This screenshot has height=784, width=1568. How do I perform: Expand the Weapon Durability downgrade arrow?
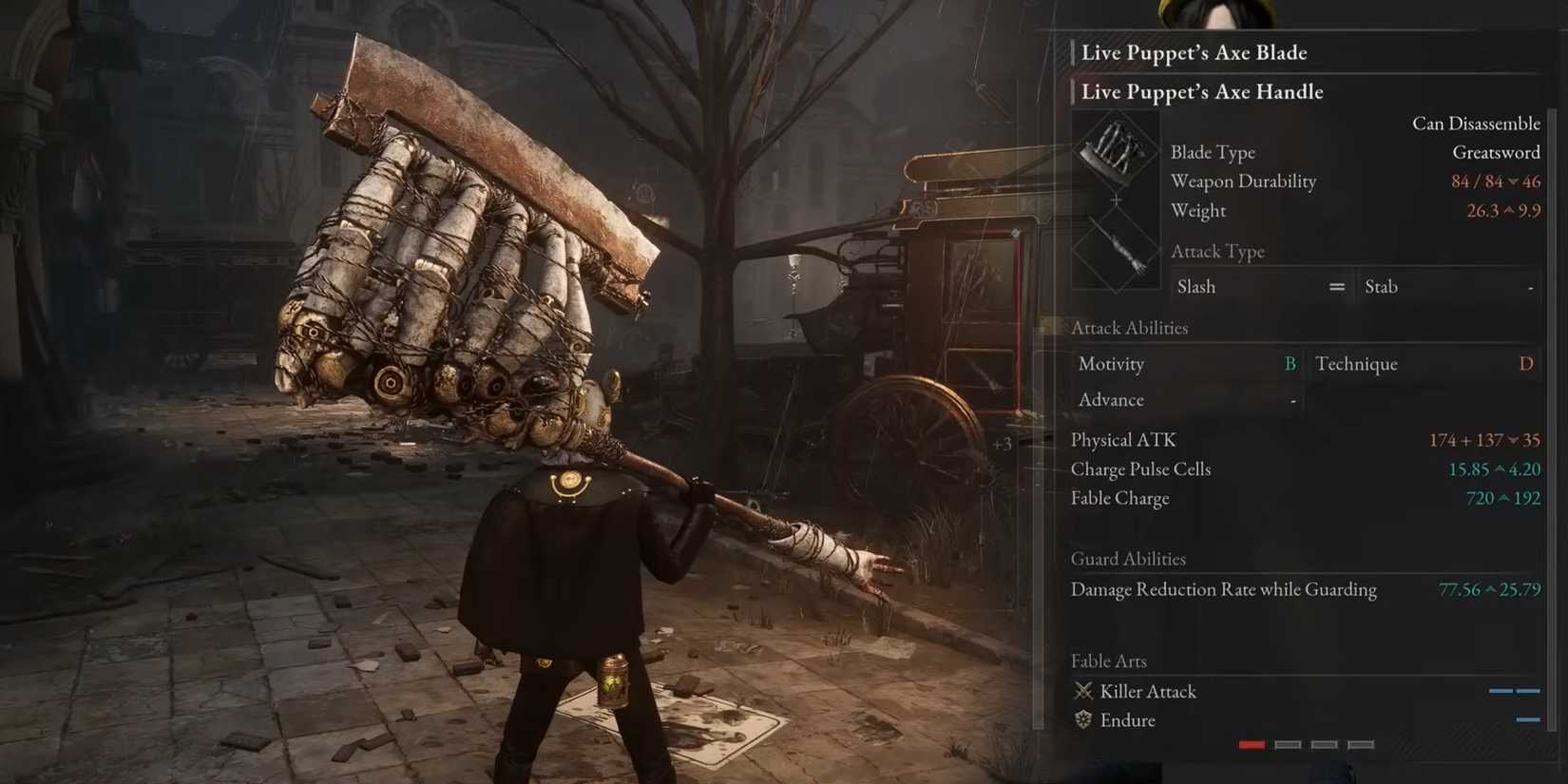1515,181
